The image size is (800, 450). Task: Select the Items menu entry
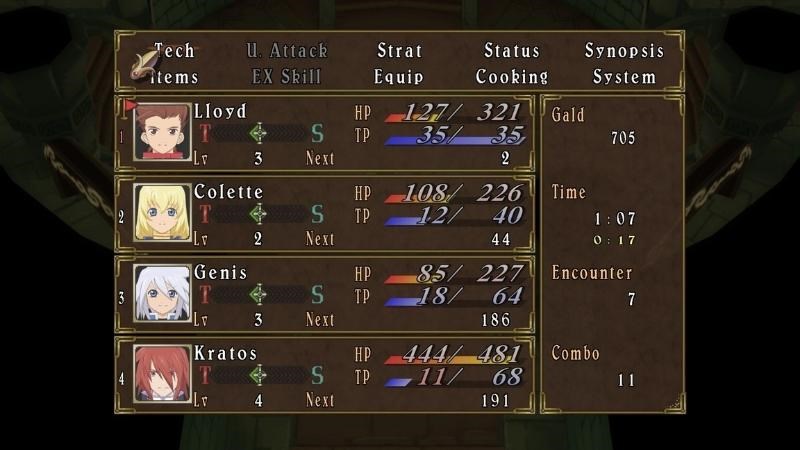point(175,77)
